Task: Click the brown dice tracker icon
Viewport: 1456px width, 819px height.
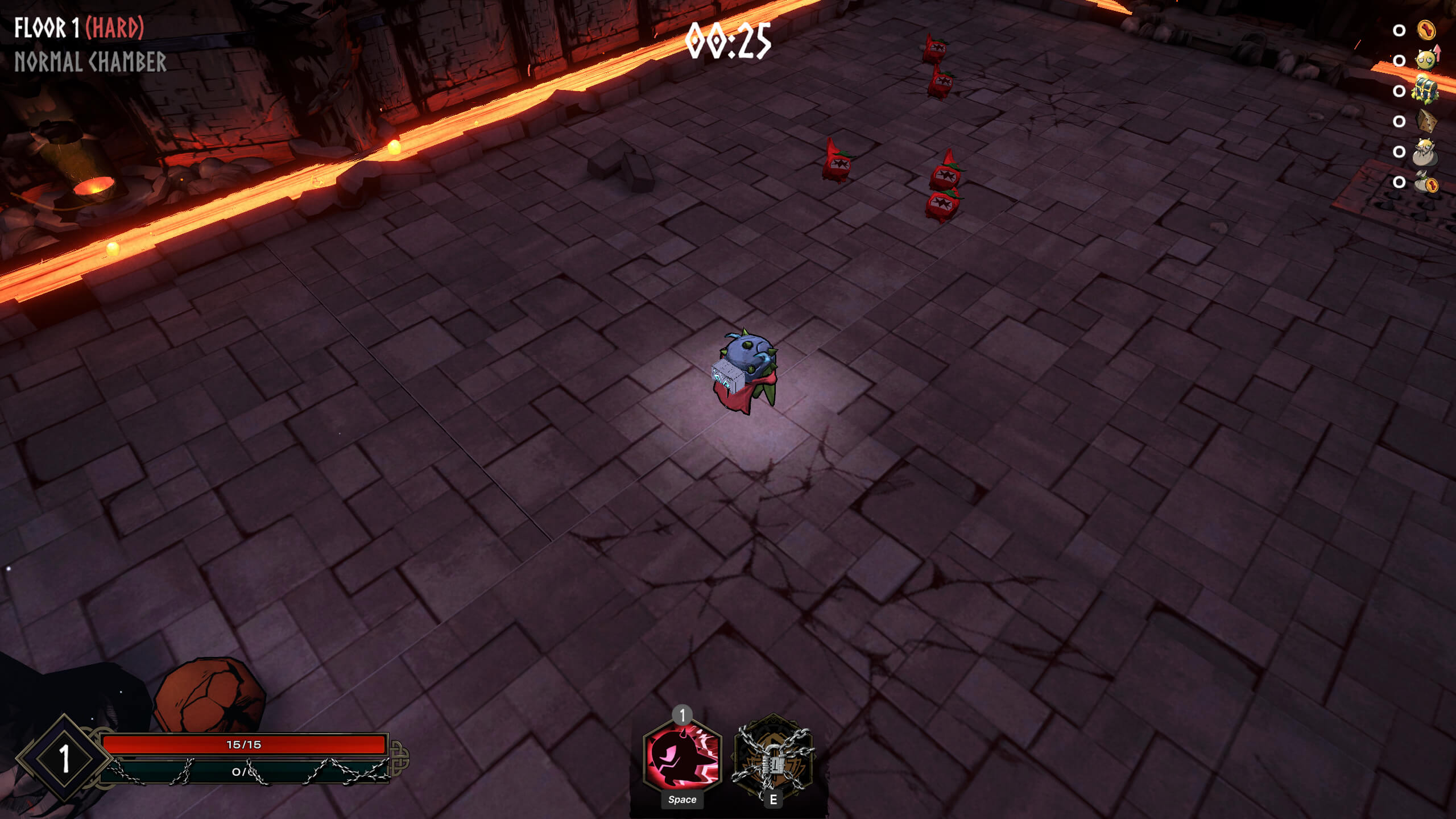Action: (x=1426, y=121)
